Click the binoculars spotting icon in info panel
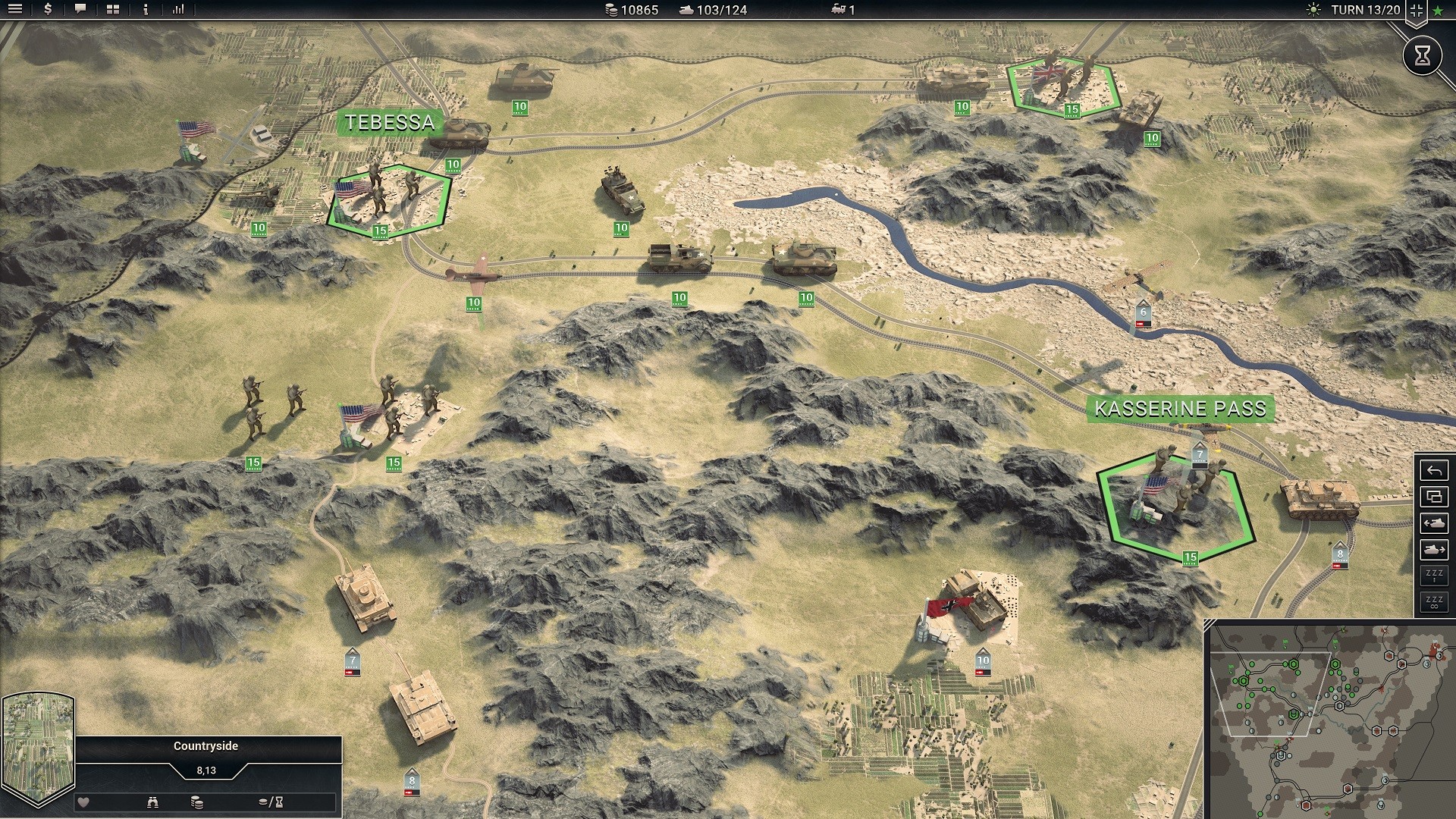 [x=154, y=802]
